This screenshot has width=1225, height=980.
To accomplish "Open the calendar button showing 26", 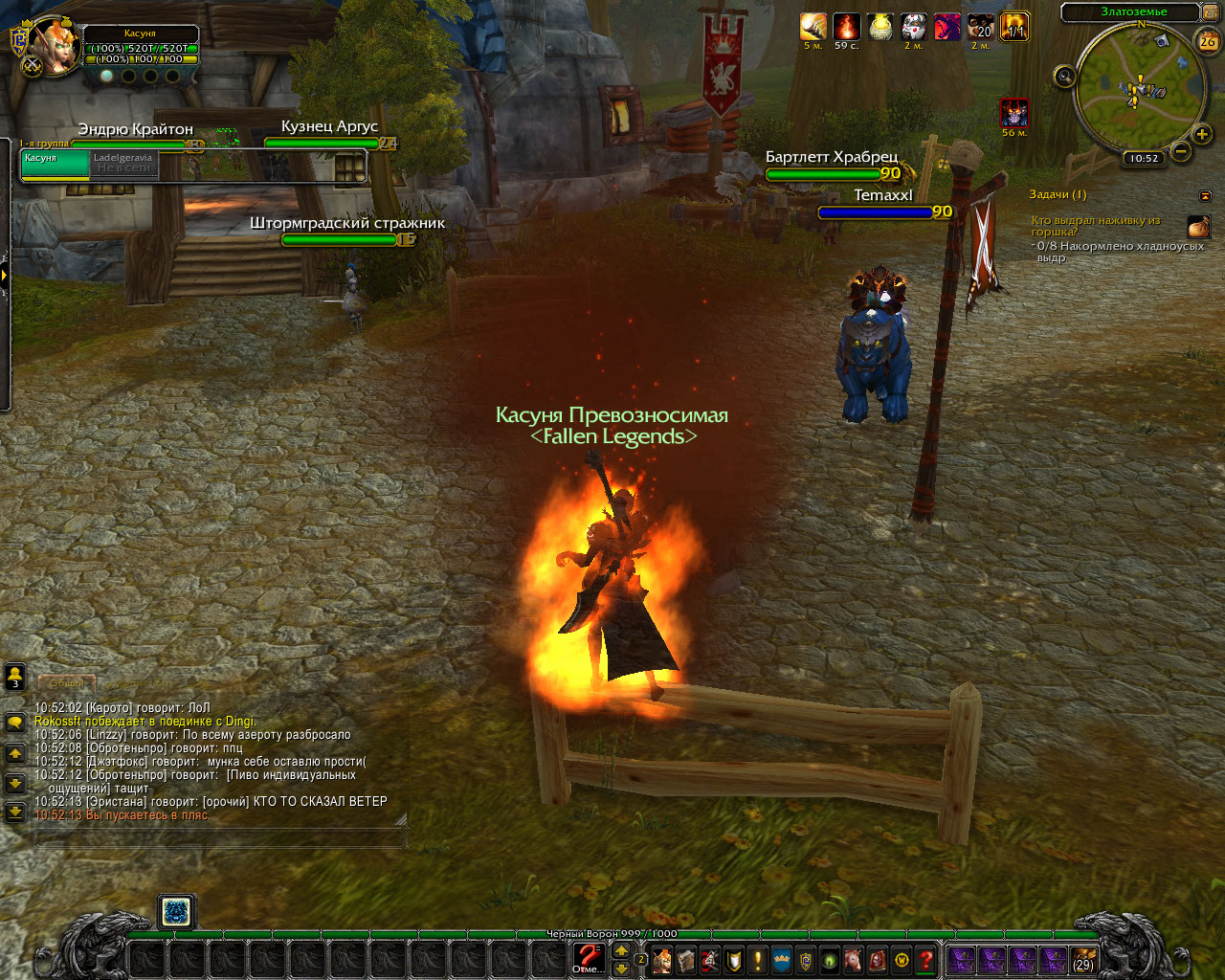I will [x=1207, y=40].
